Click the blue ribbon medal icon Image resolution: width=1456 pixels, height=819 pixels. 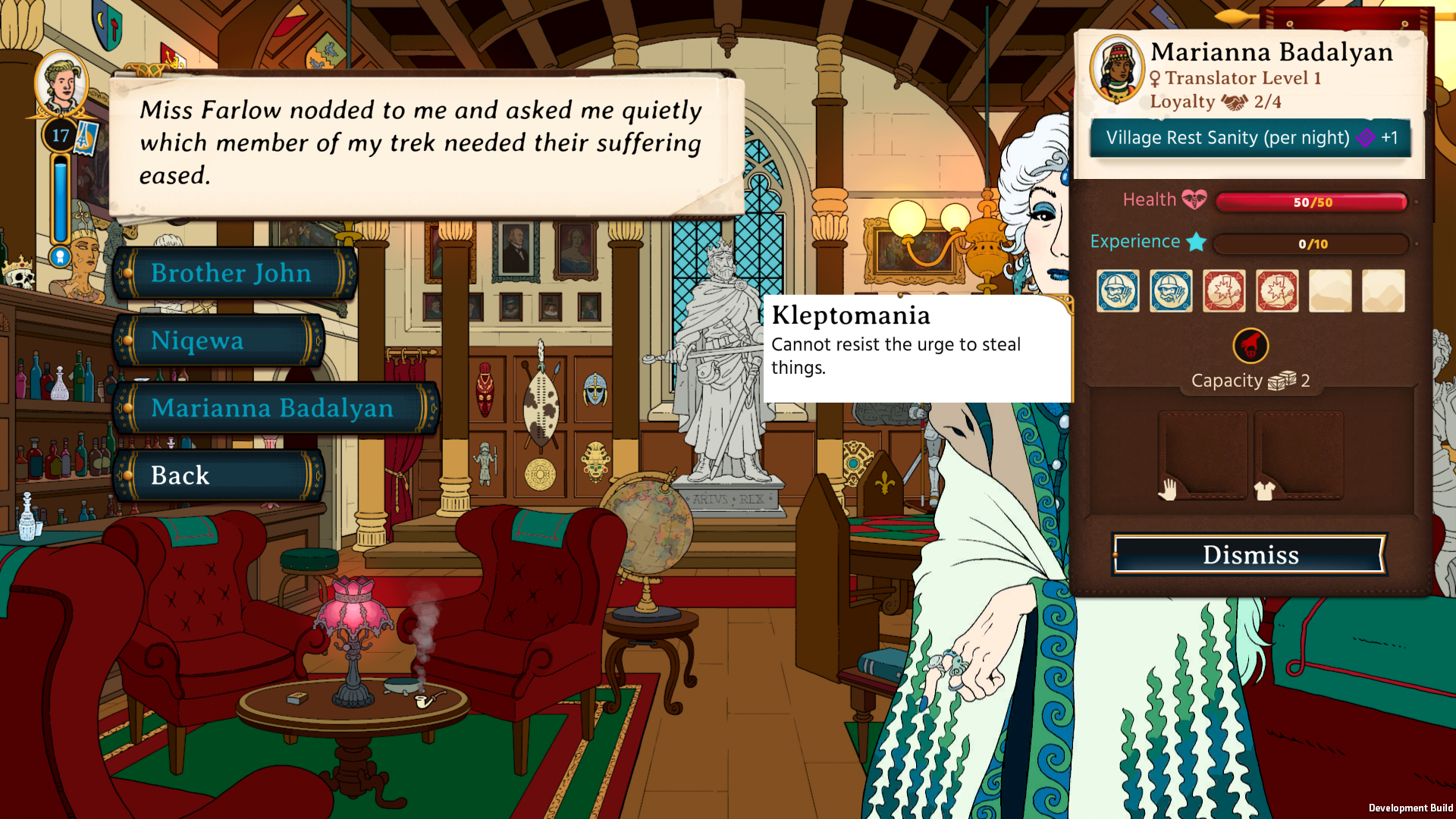point(60,257)
